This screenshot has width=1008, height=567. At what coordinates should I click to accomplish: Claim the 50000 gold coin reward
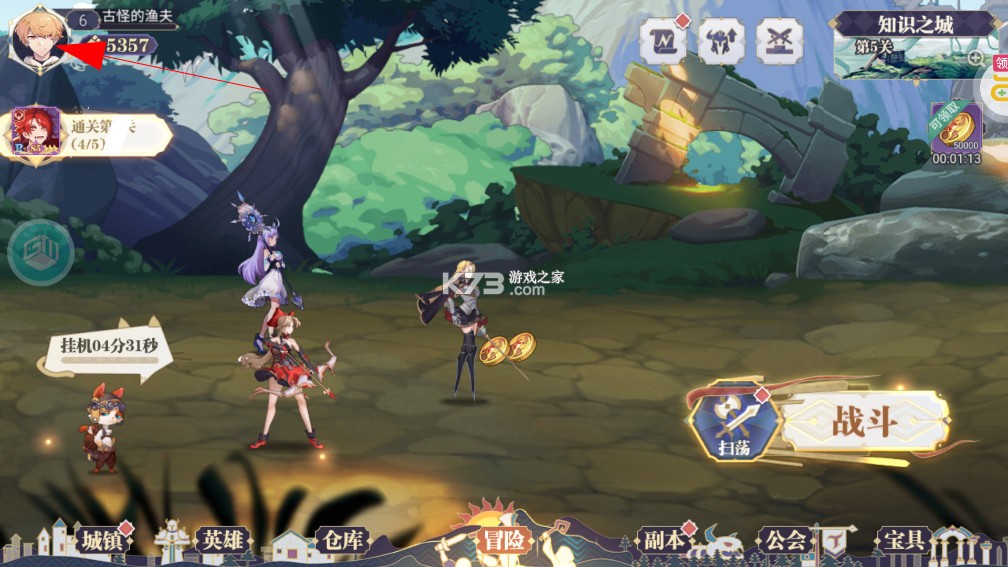pos(956,131)
